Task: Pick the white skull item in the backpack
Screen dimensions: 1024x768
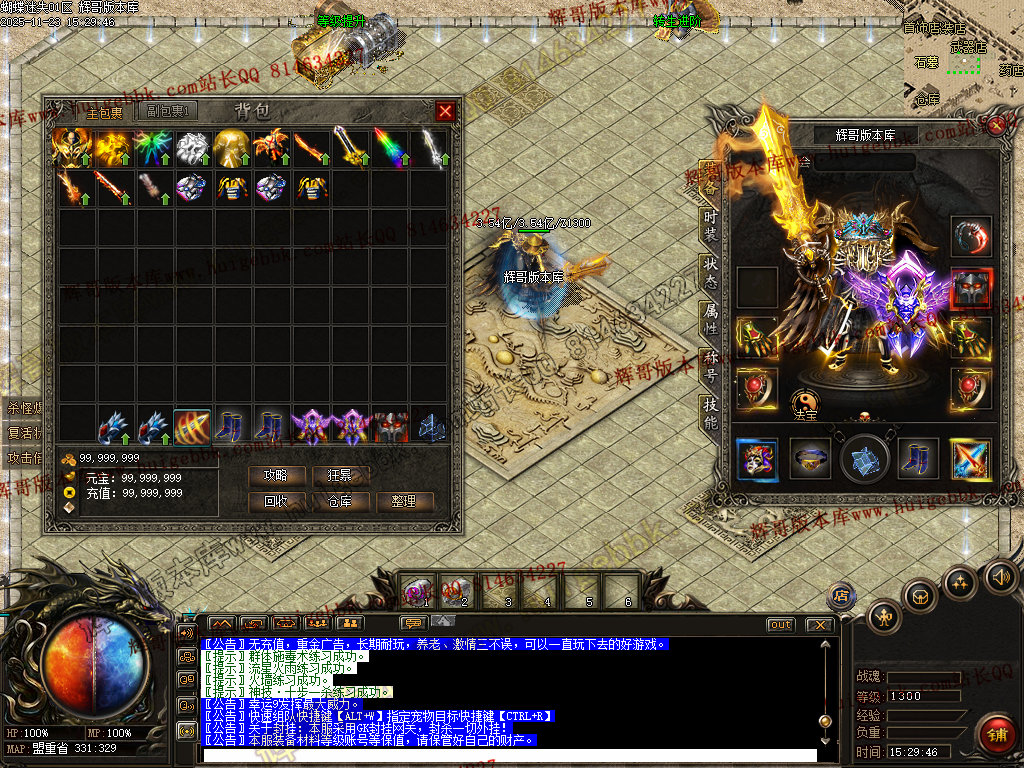Action: pos(191,146)
